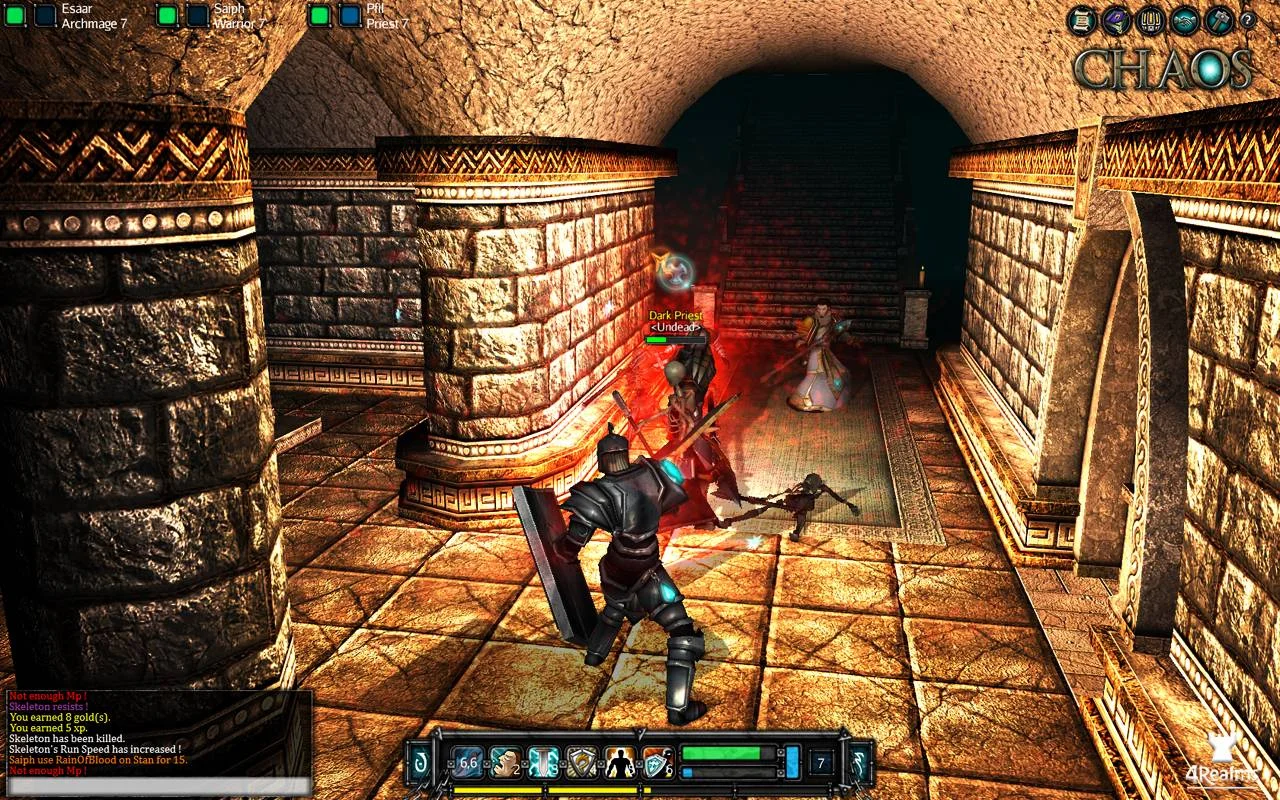This screenshot has width=1280, height=800.
Task: Expand the right hotbar swirl ornament
Action: coord(859,760)
